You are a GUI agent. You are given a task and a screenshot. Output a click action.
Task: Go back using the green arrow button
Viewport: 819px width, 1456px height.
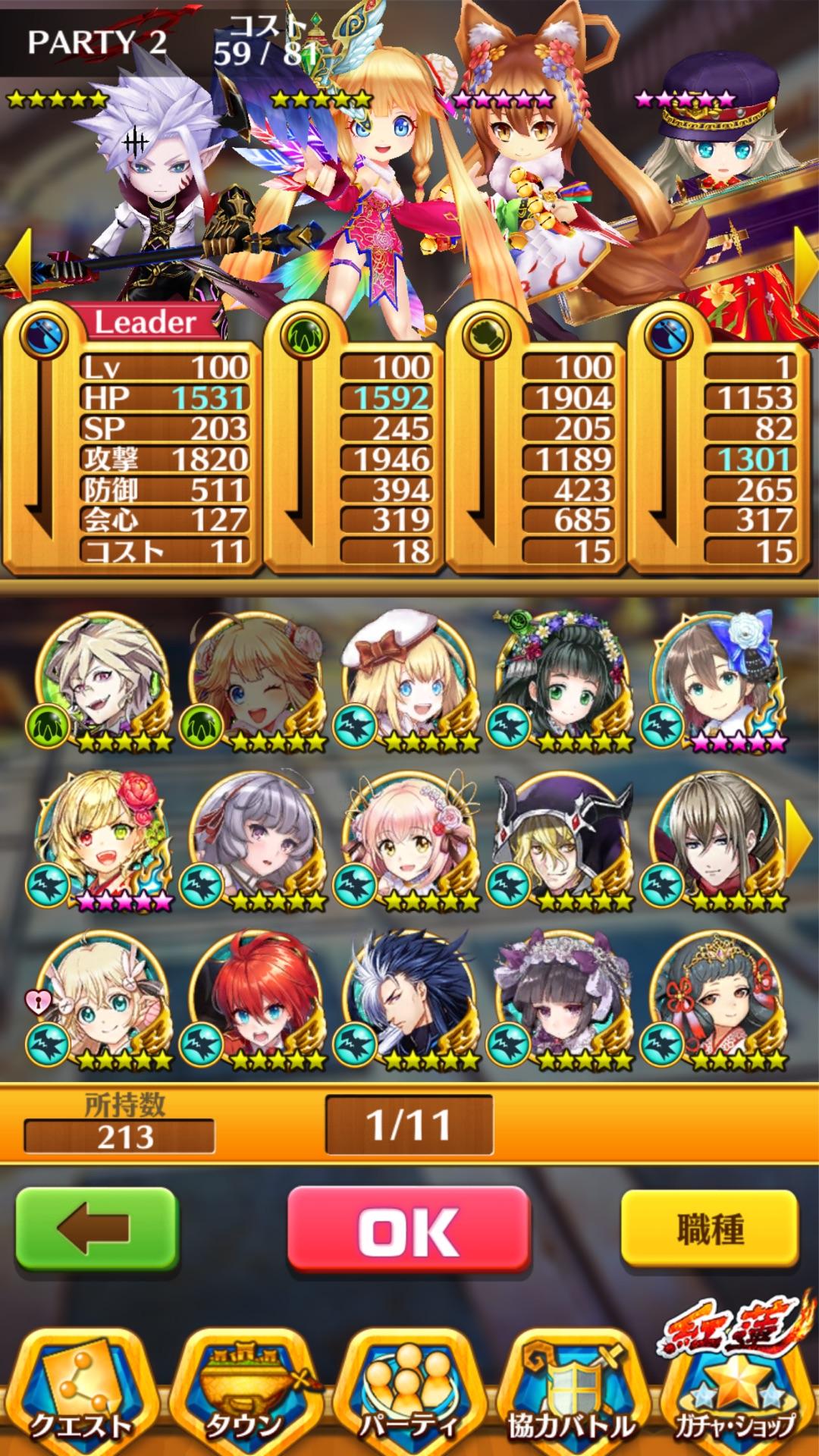coord(97,1229)
